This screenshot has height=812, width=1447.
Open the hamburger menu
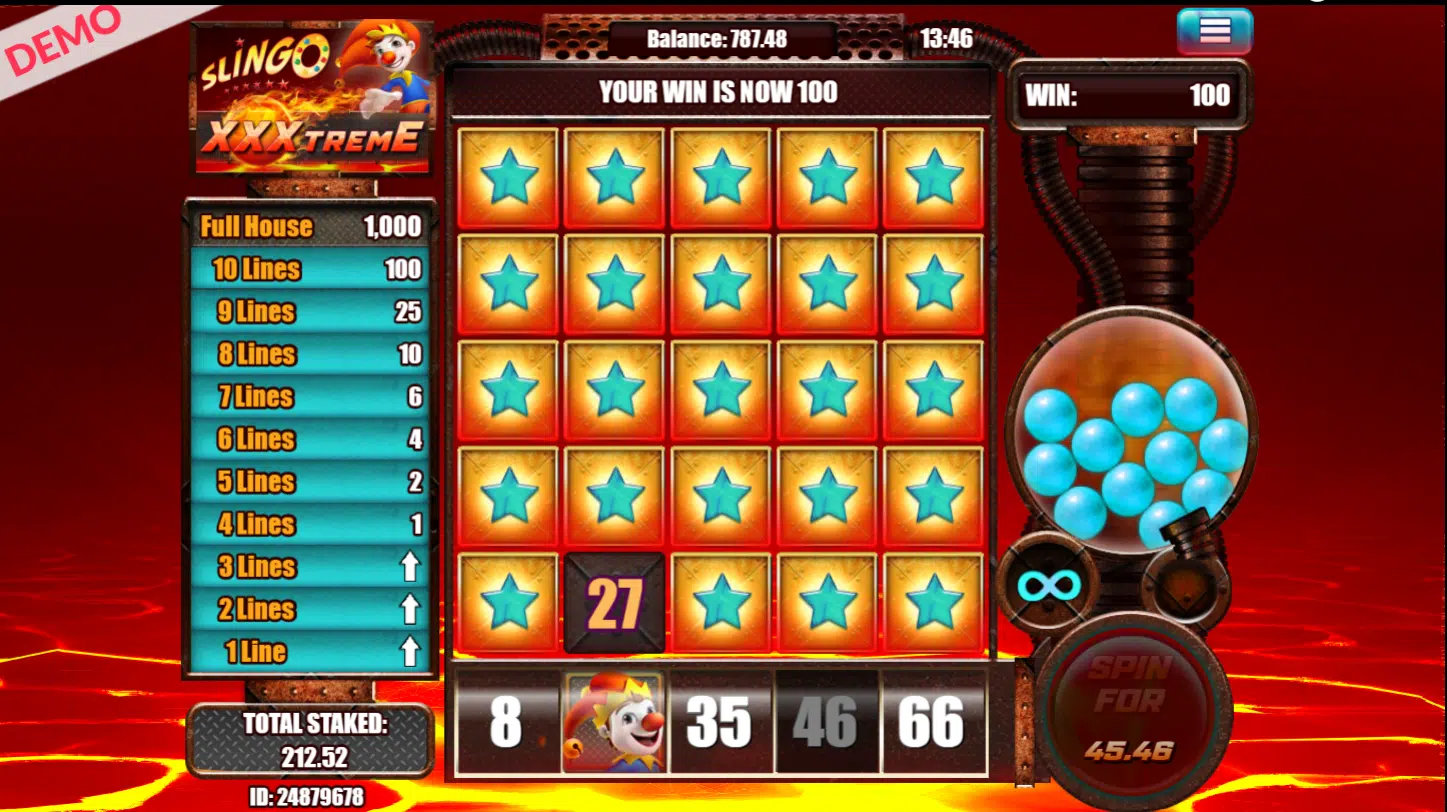pos(1214,31)
